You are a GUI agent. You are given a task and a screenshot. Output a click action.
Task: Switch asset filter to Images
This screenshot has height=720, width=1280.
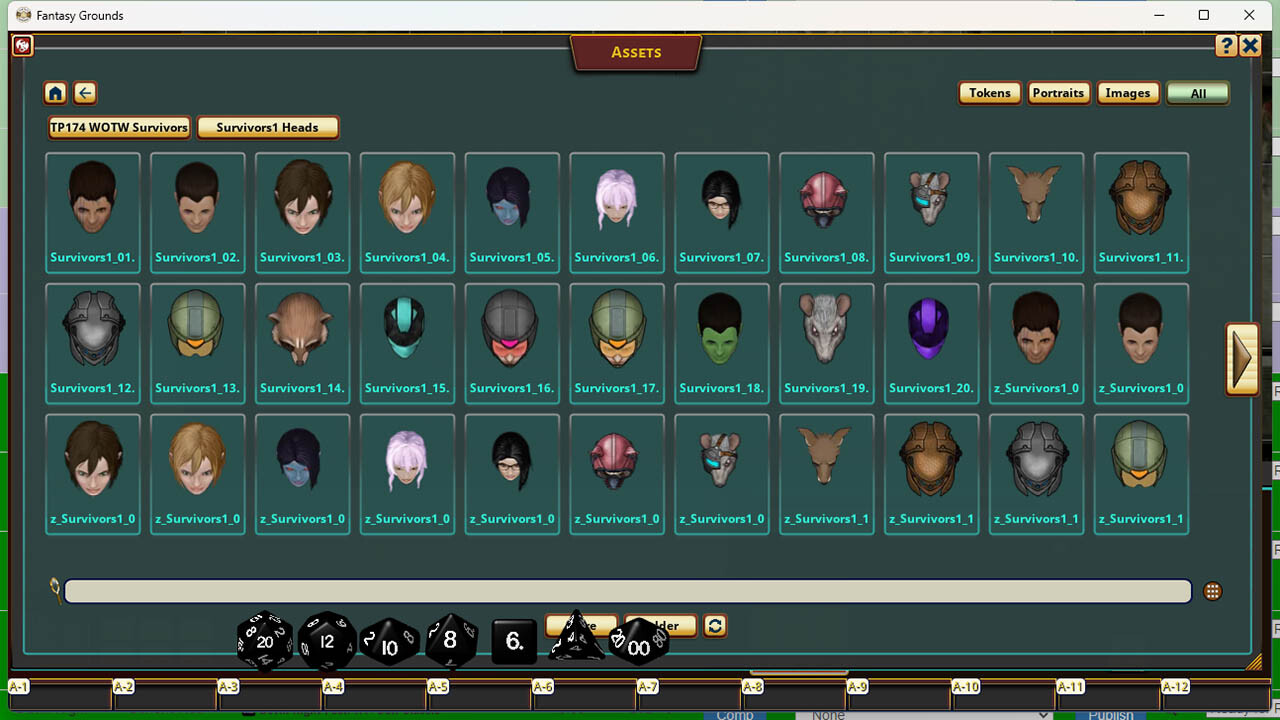(1128, 92)
